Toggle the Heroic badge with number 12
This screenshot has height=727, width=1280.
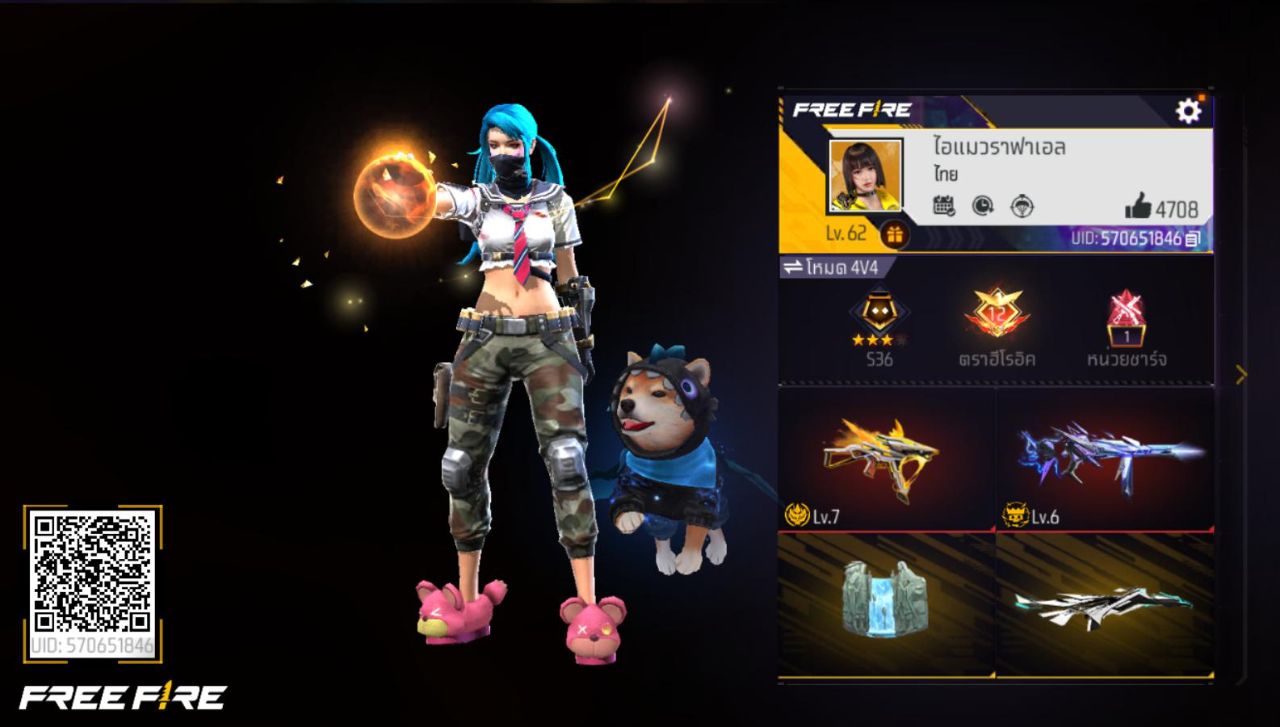tap(997, 315)
